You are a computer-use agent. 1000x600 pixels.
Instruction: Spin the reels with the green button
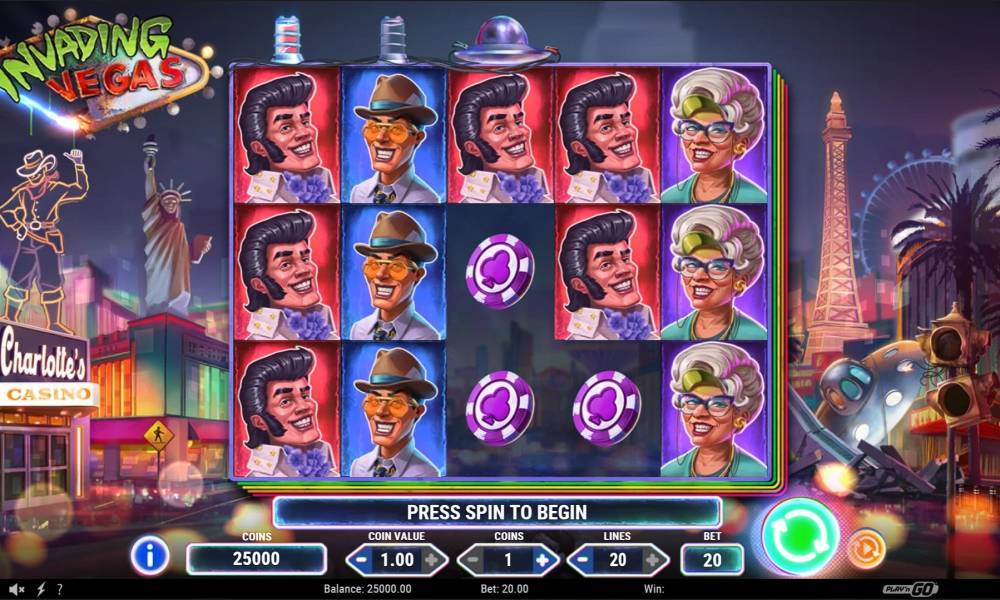[x=800, y=536]
